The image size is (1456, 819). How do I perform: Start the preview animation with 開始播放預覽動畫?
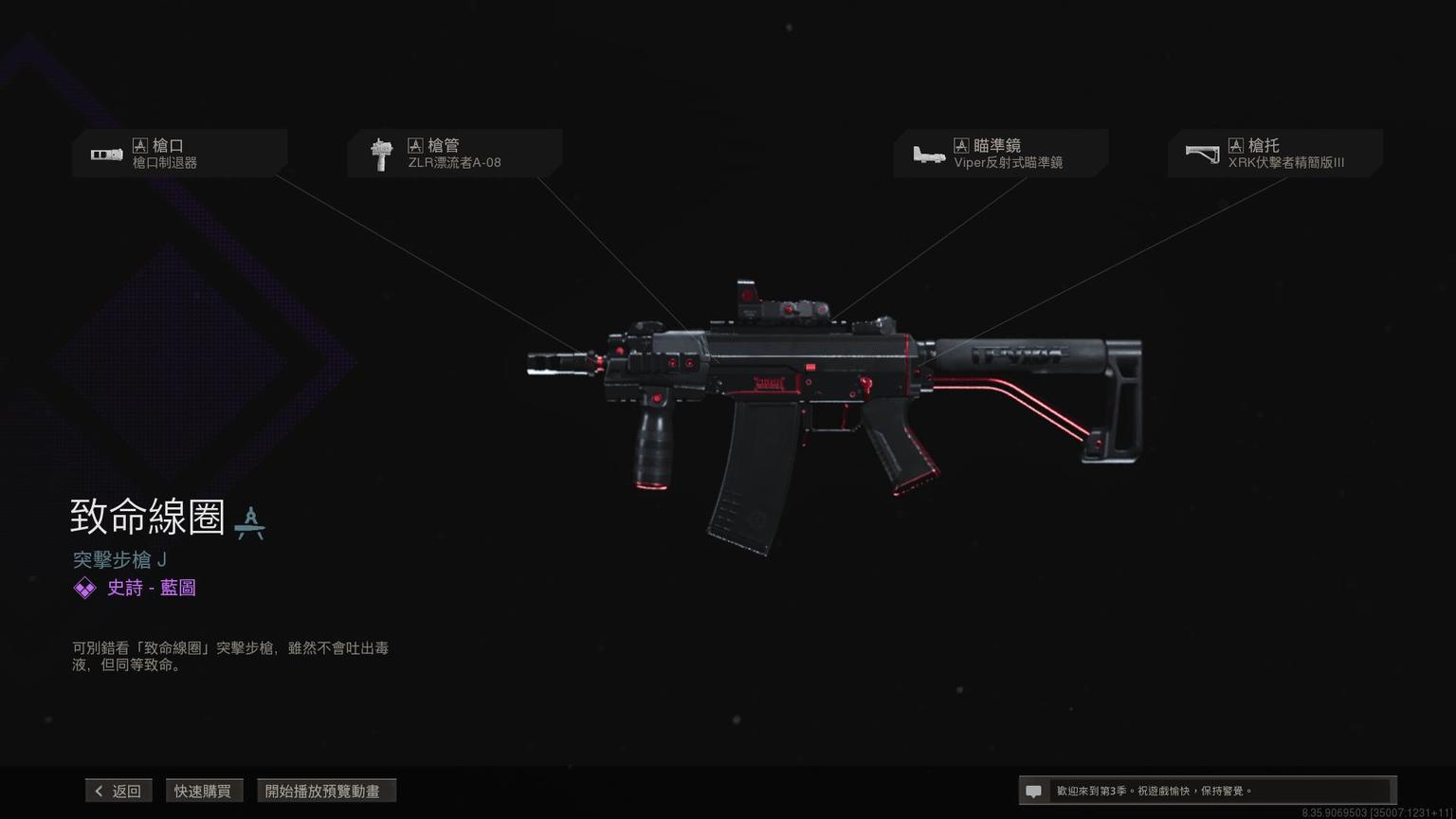coord(325,791)
